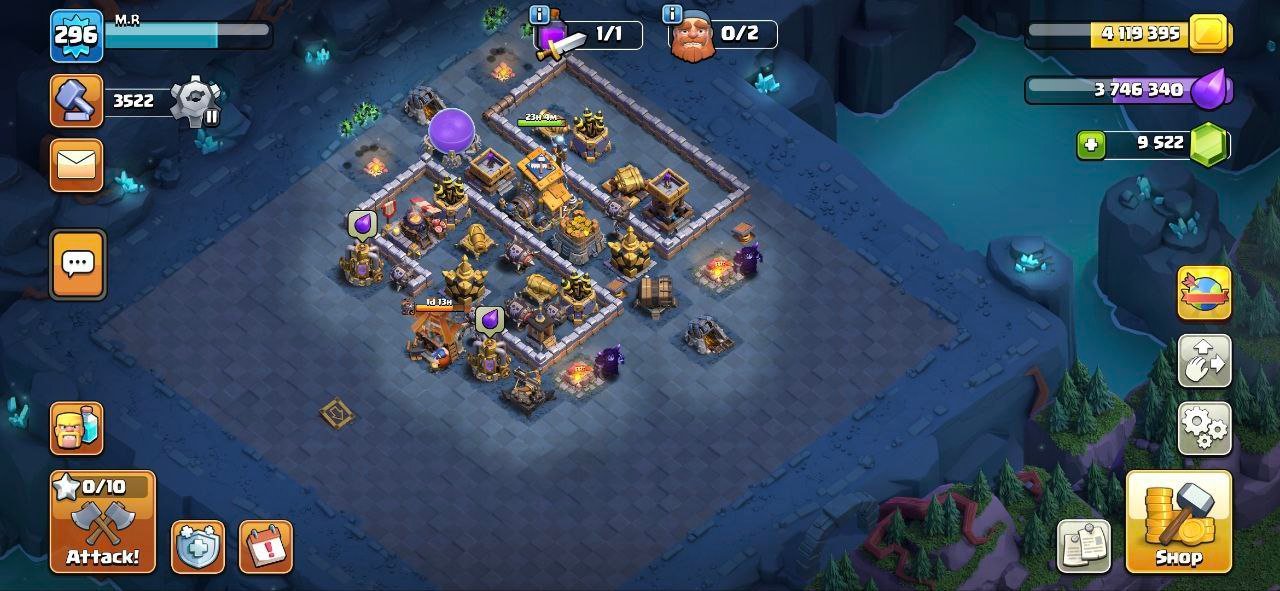Screen dimensions: 1280x591
Task: Show info for the Master Builder counter
Action: pos(672,14)
